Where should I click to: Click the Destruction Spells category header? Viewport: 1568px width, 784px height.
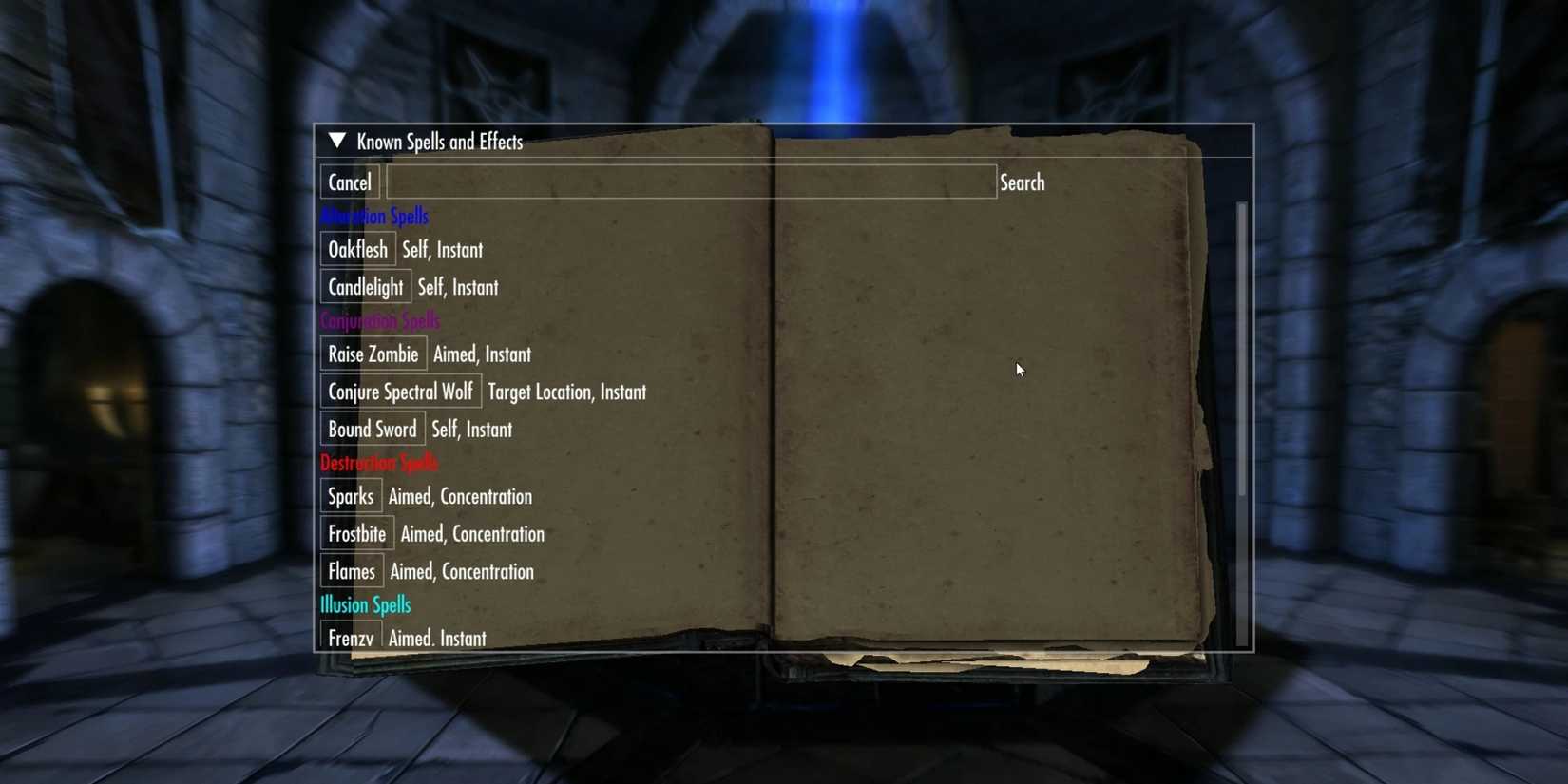coord(378,463)
